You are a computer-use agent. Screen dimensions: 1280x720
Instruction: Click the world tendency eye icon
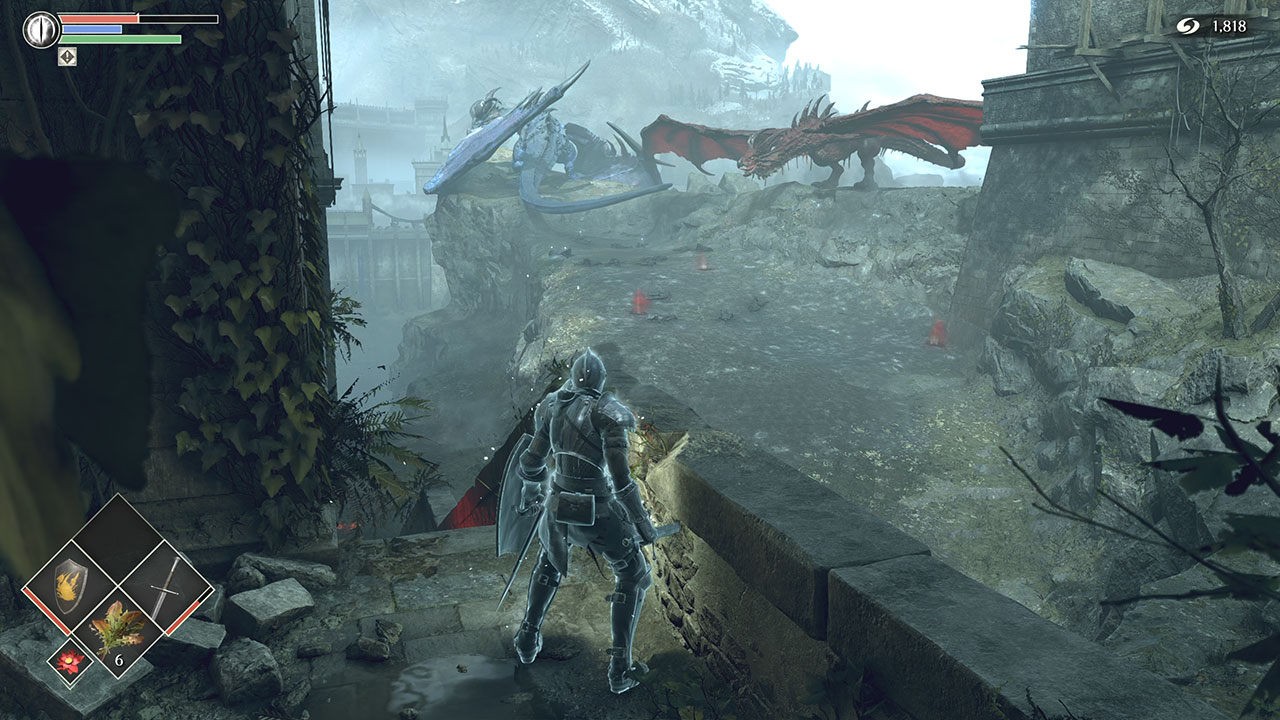pyautogui.click(x=41, y=28)
